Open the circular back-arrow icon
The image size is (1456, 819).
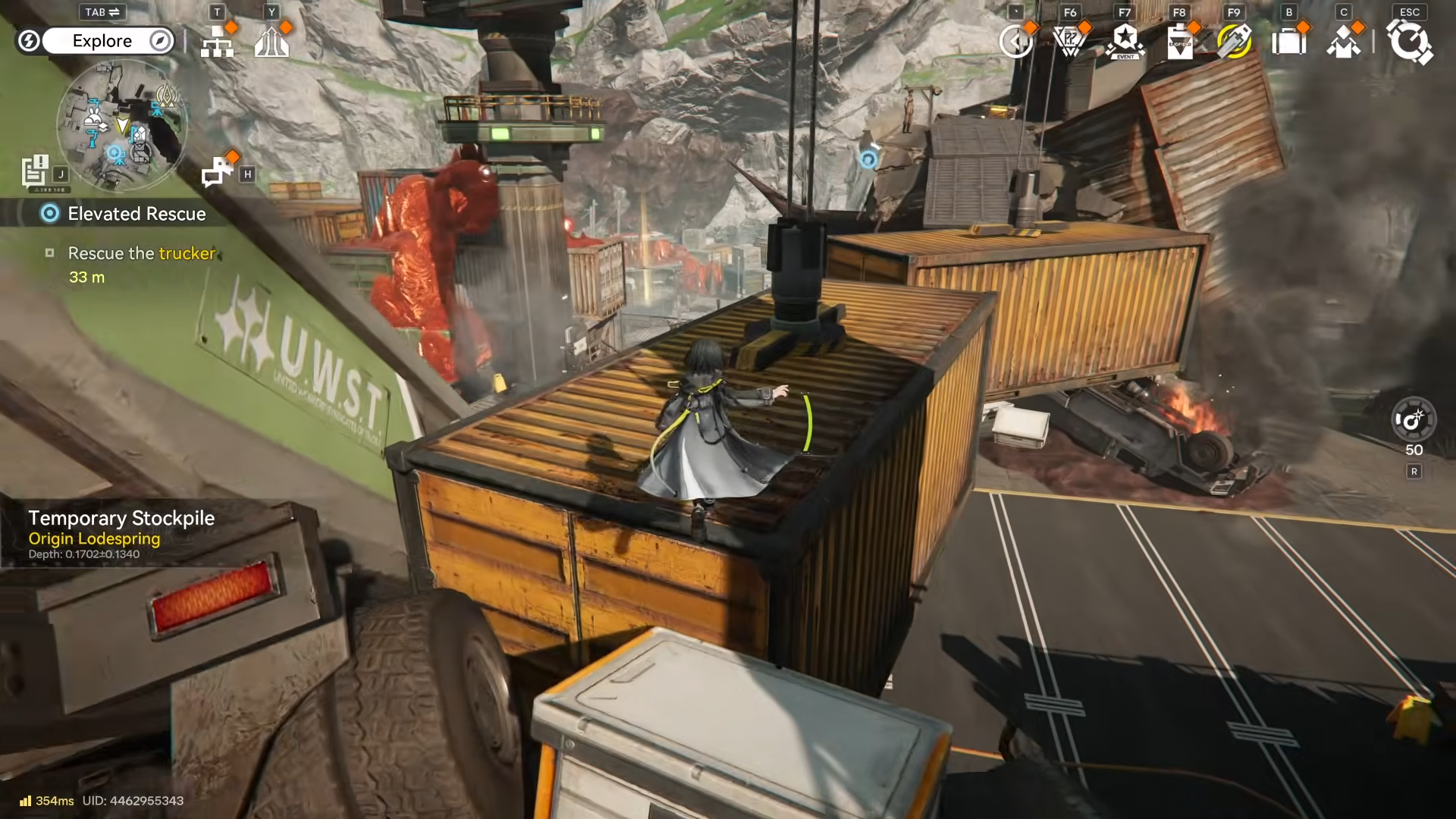click(x=1015, y=42)
